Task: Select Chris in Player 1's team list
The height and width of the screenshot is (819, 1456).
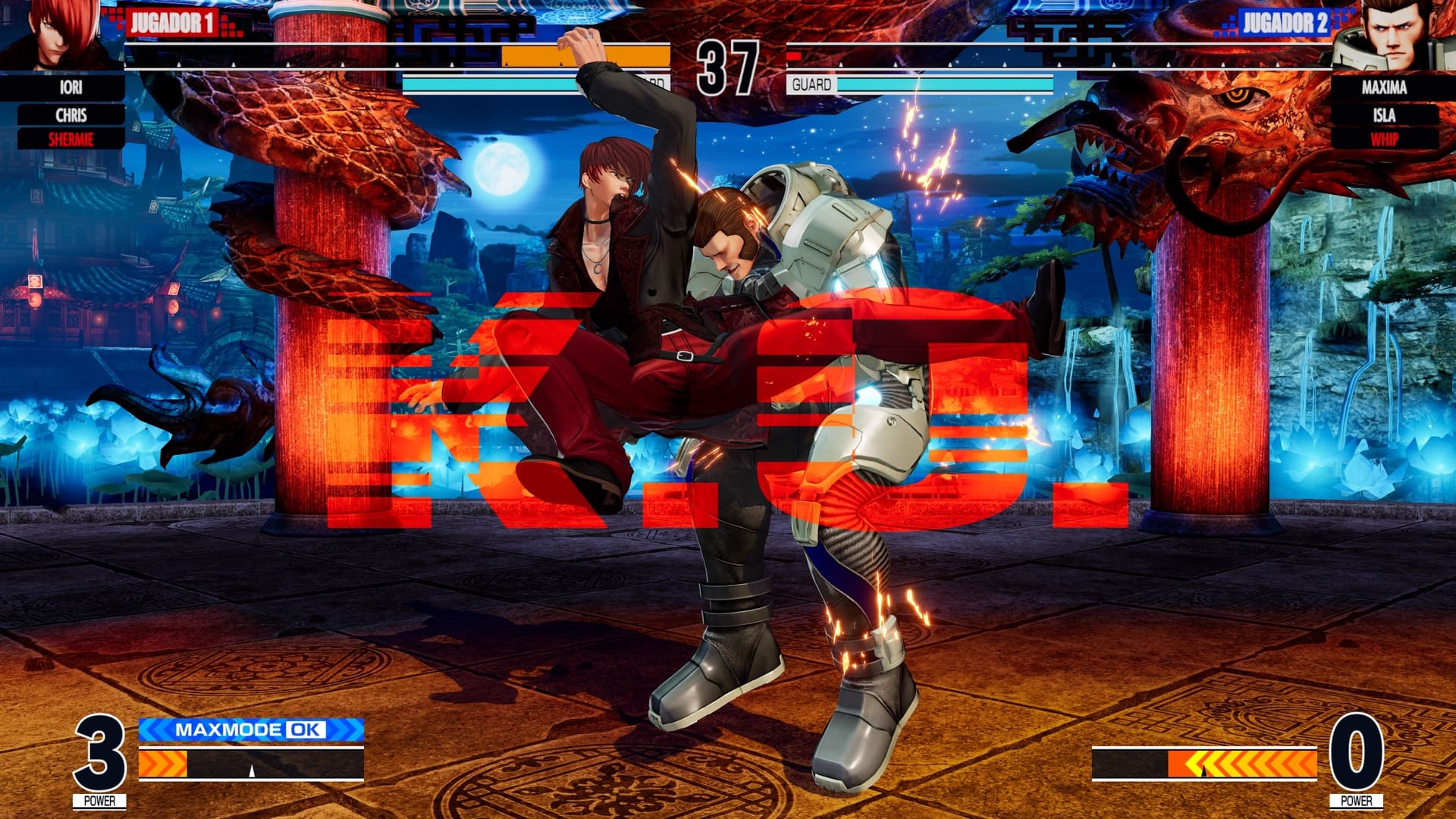Action: pyautogui.click(x=71, y=115)
